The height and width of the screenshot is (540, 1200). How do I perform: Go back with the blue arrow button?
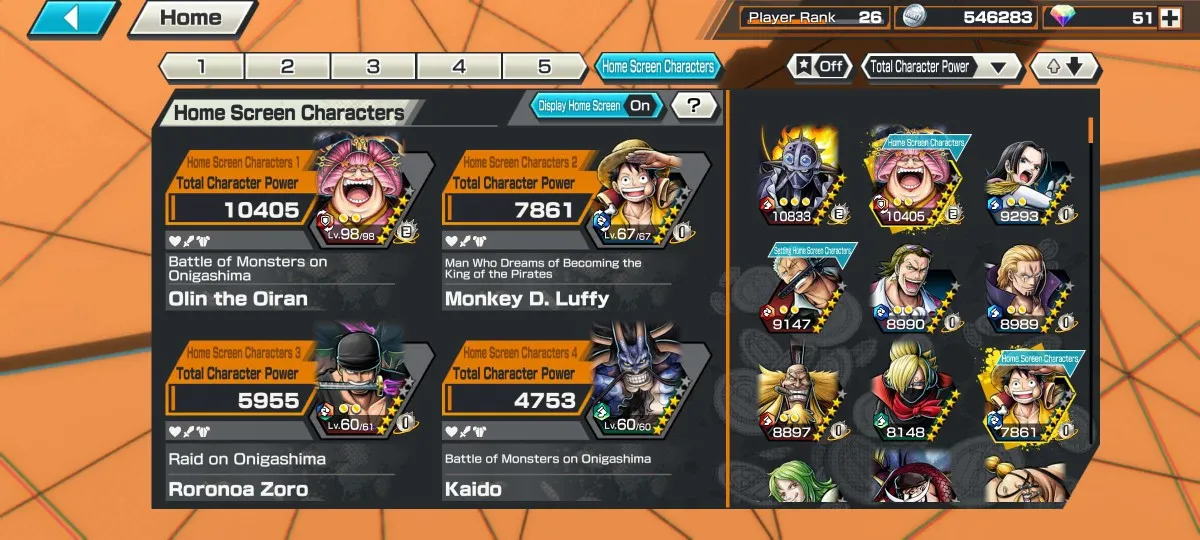coord(73,18)
